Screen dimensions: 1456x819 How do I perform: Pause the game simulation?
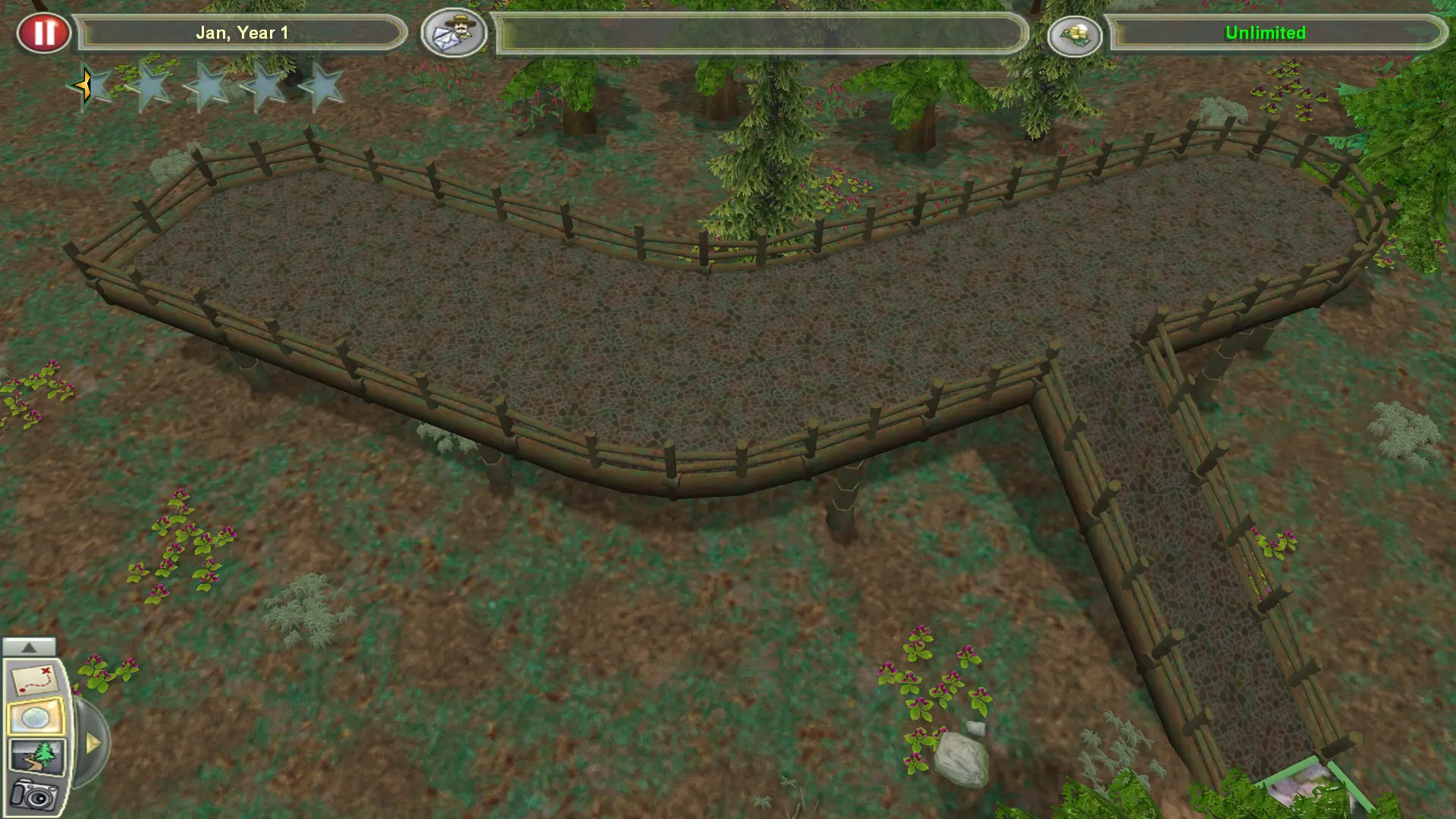point(45,32)
